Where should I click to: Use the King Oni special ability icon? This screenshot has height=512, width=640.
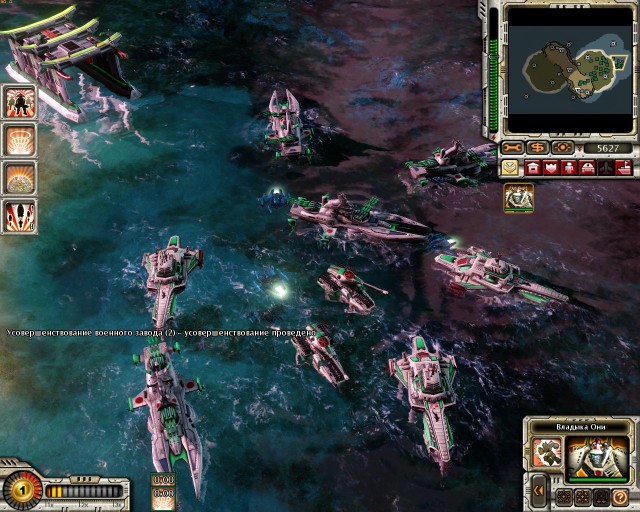[548, 452]
